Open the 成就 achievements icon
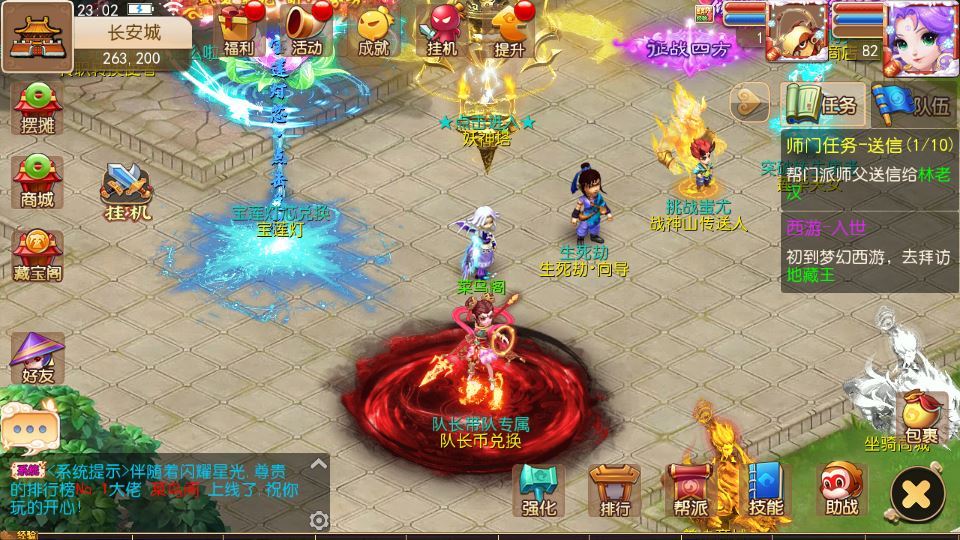The width and height of the screenshot is (960, 540). [373, 28]
